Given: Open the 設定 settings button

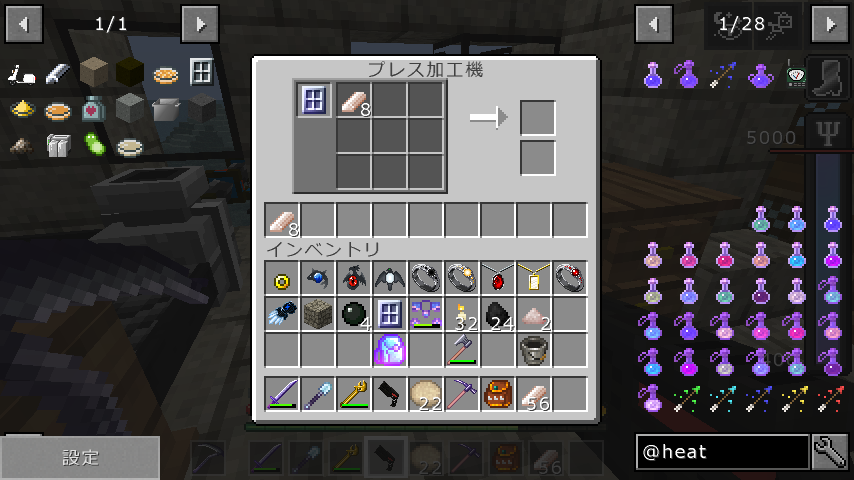Looking at the screenshot, I should [80, 458].
